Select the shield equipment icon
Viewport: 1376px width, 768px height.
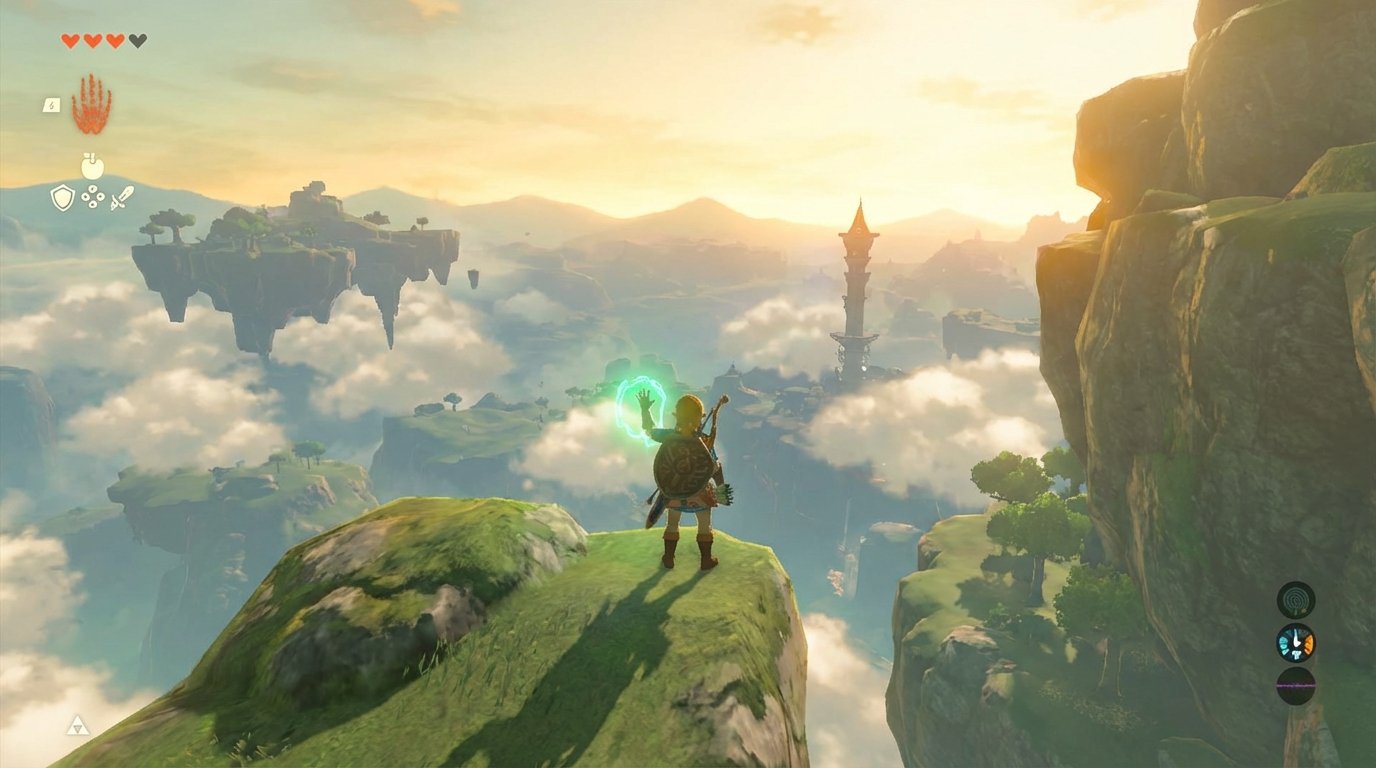(62, 197)
